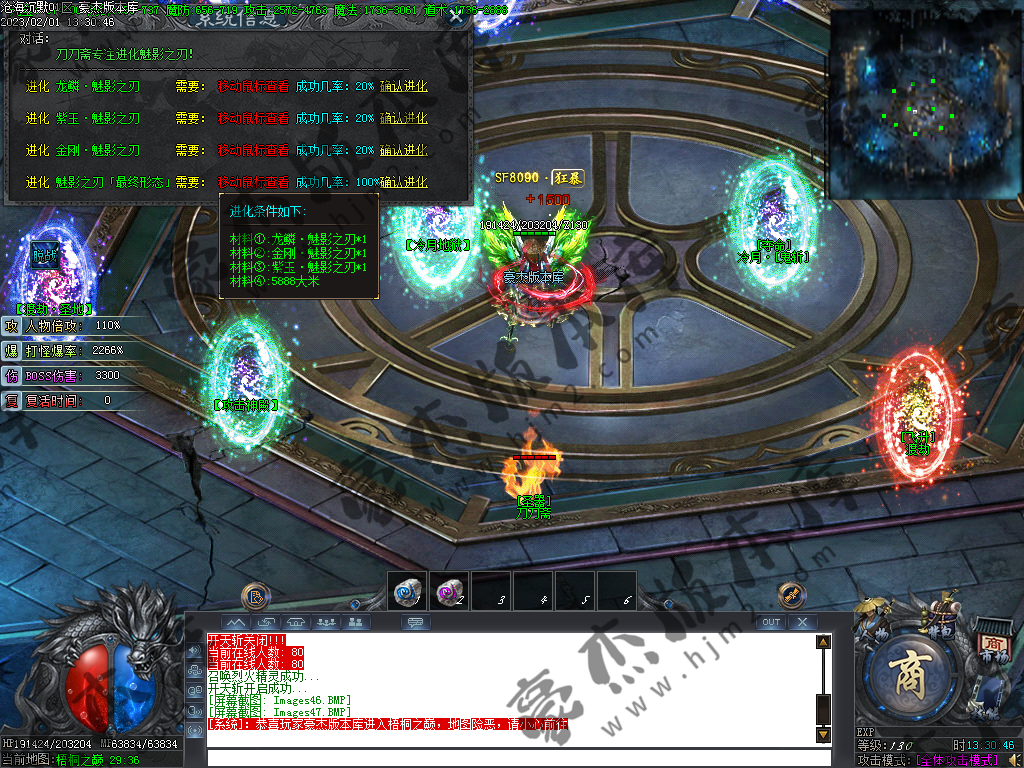Confirm evolution for 龙鳞·魅影之刃
1024x768 pixels.
coord(403,87)
